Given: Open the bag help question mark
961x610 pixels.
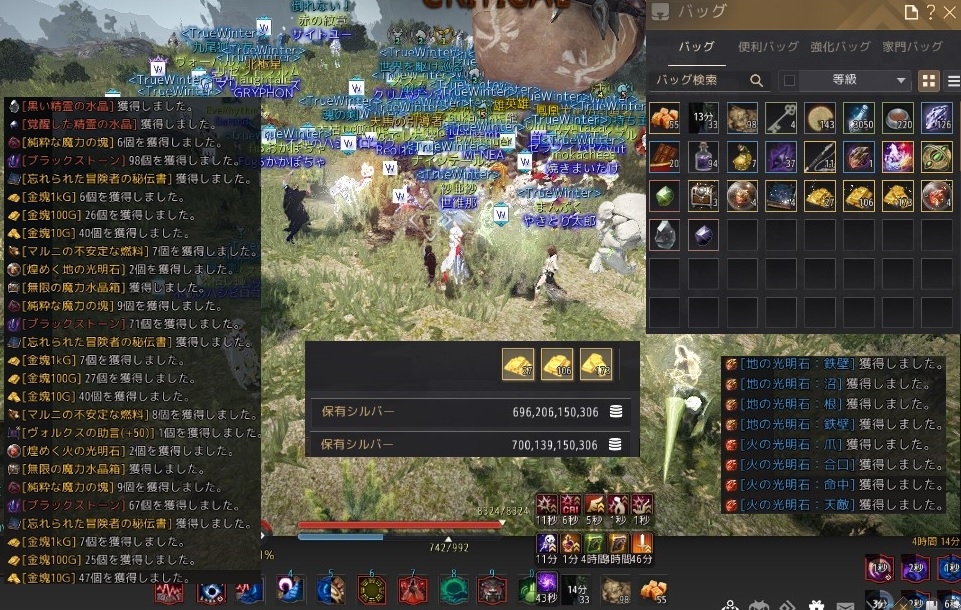Looking at the screenshot, I should 930,12.
